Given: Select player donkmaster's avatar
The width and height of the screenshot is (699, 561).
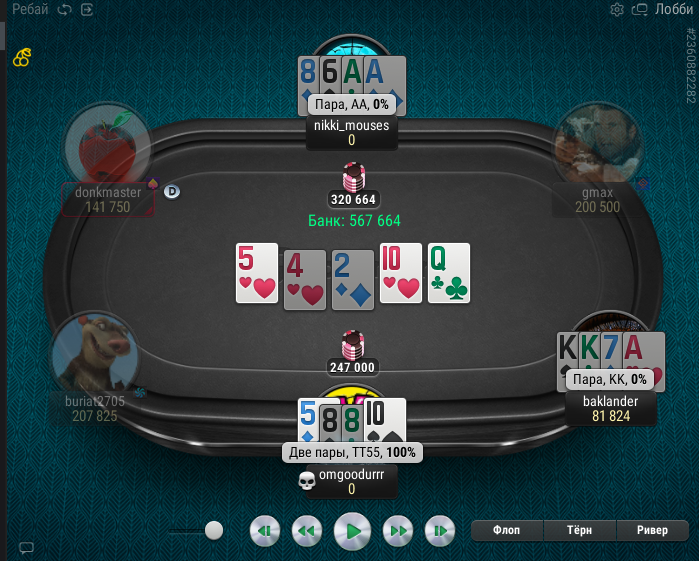Looking at the screenshot, I should click(x=107, y=146).
